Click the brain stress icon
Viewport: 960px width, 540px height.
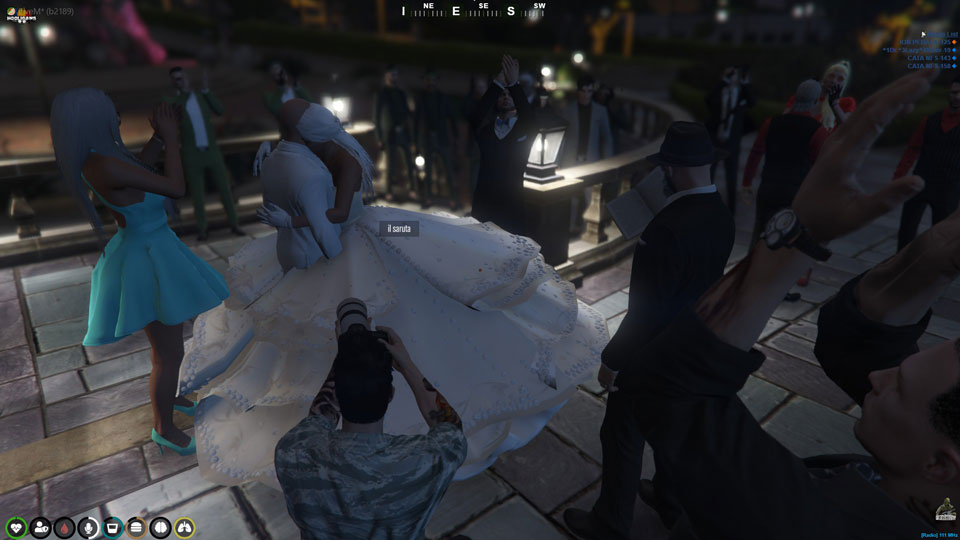coord(160,527)
